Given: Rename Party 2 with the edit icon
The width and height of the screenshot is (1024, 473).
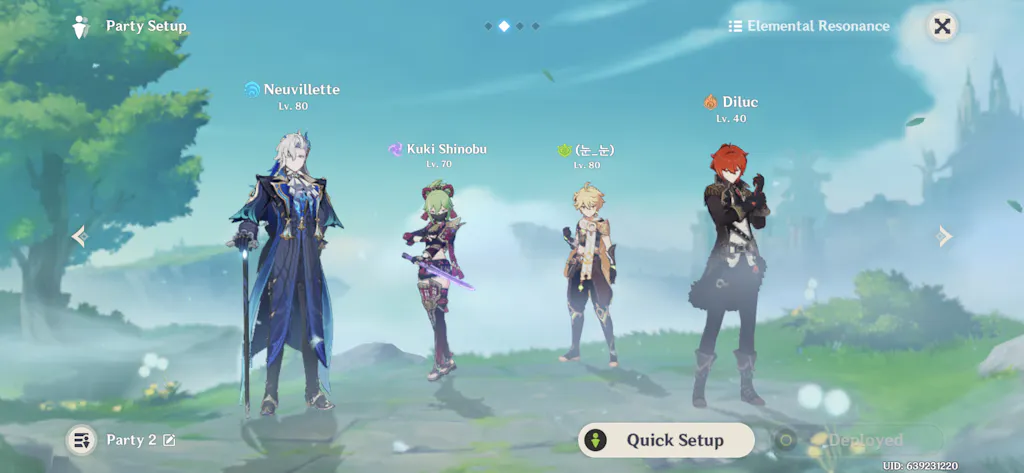Looking at the screenshot, I should tap(169, 440).
